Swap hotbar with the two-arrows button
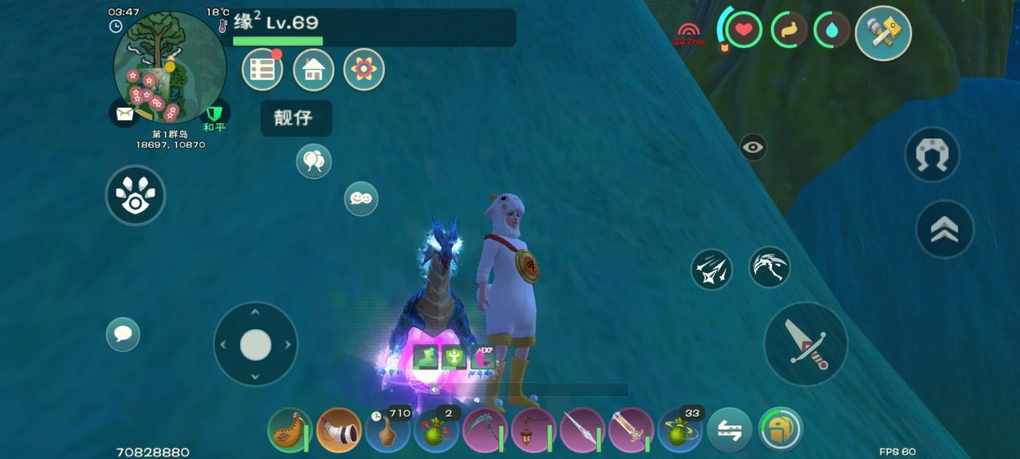The width and height of the screenshot is (1020, 459). click(x=730, y=431)
